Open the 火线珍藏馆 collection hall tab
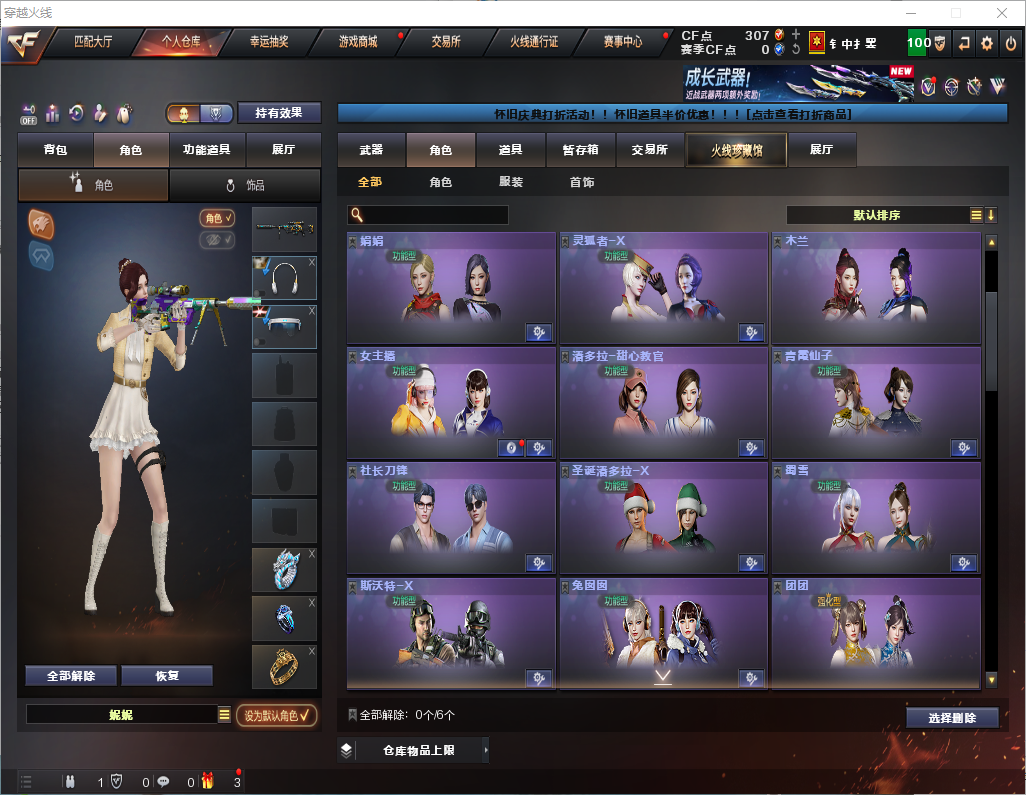Screen dimensions: 1026x795 [x=736, y=150]
